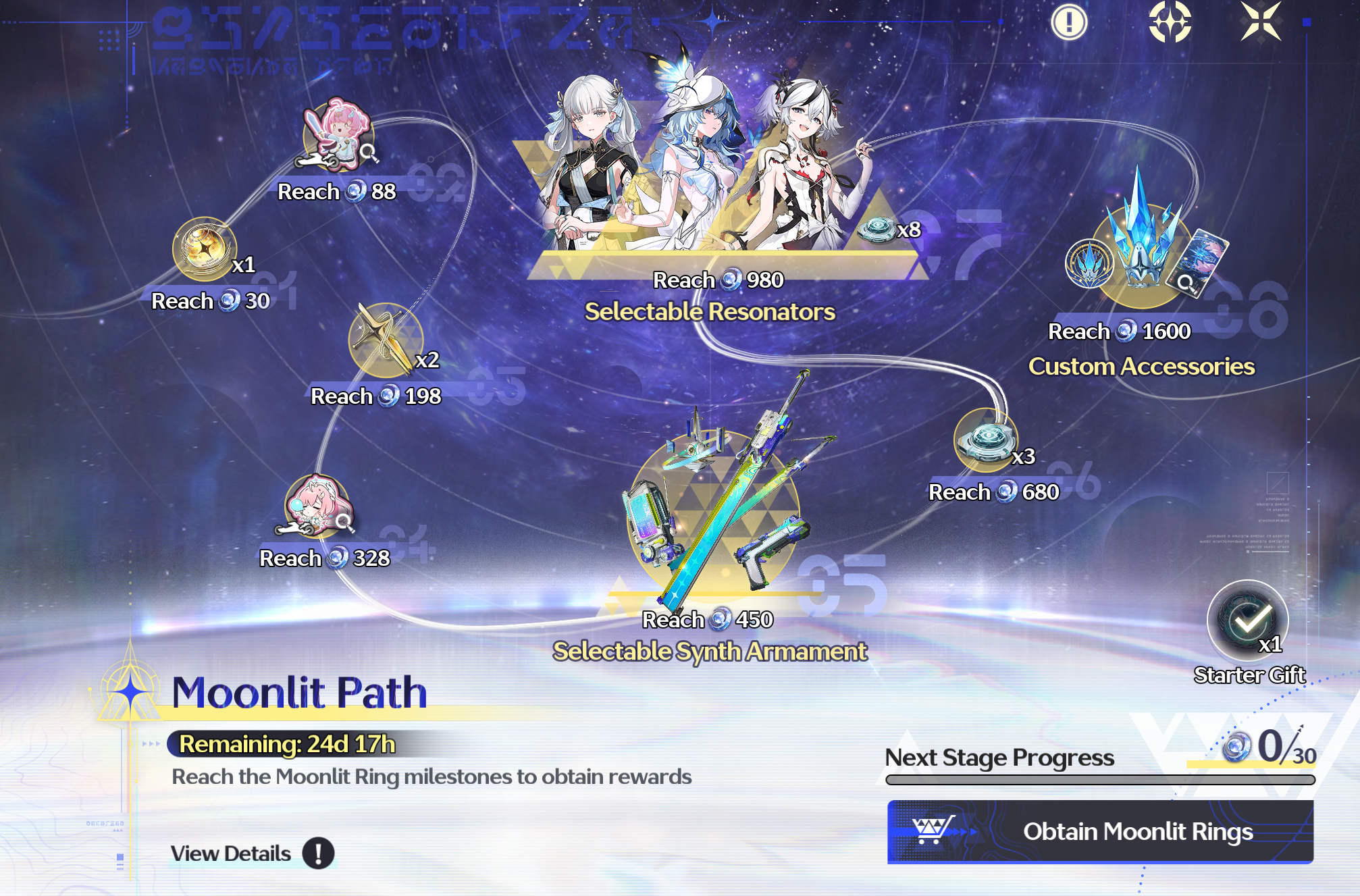Screen dimensions: 1360x896
Task: Click the Obtain Moonlit Rings button
Action: click(x=1100, y=831)
